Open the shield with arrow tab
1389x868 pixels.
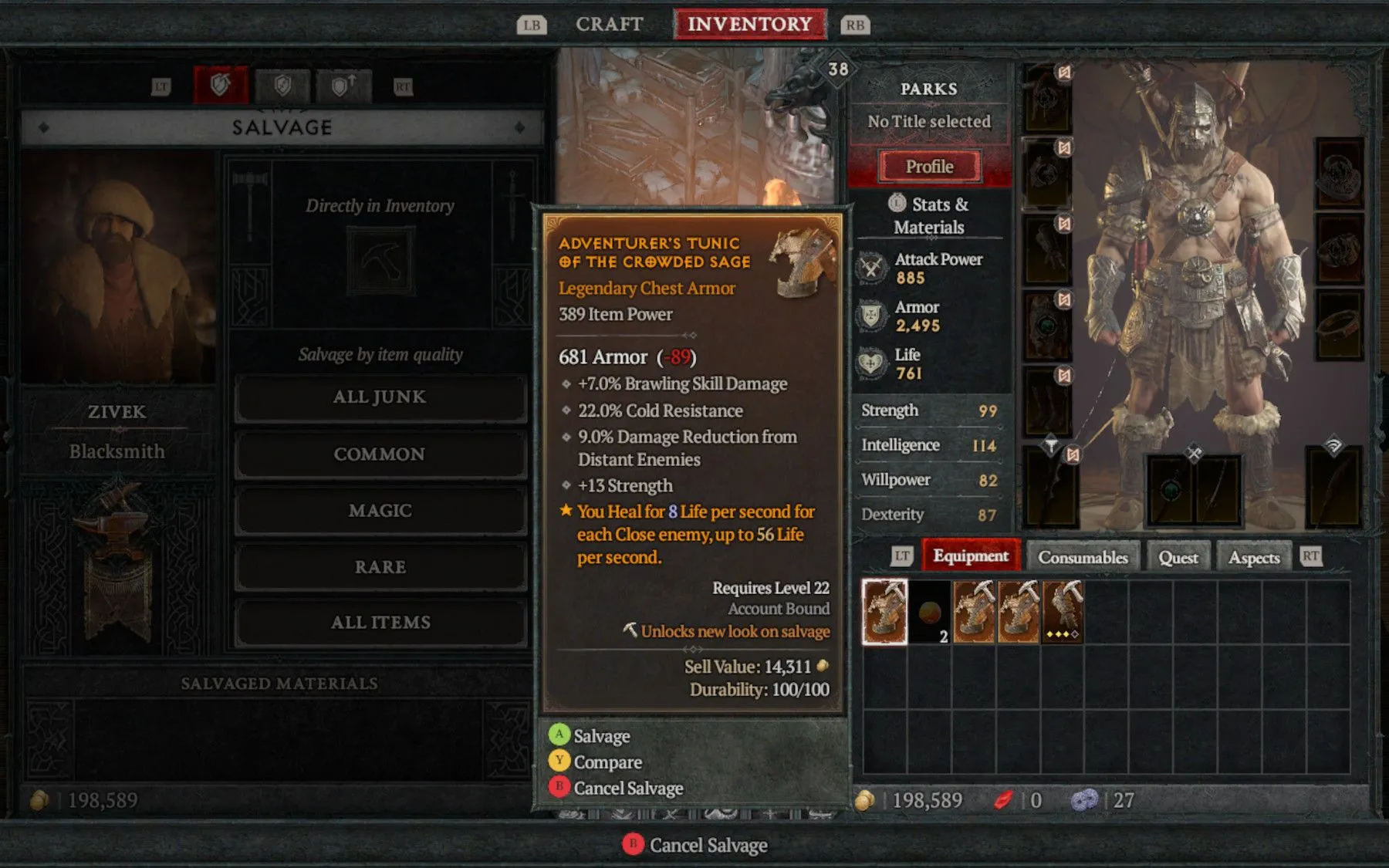coord(343,86)
